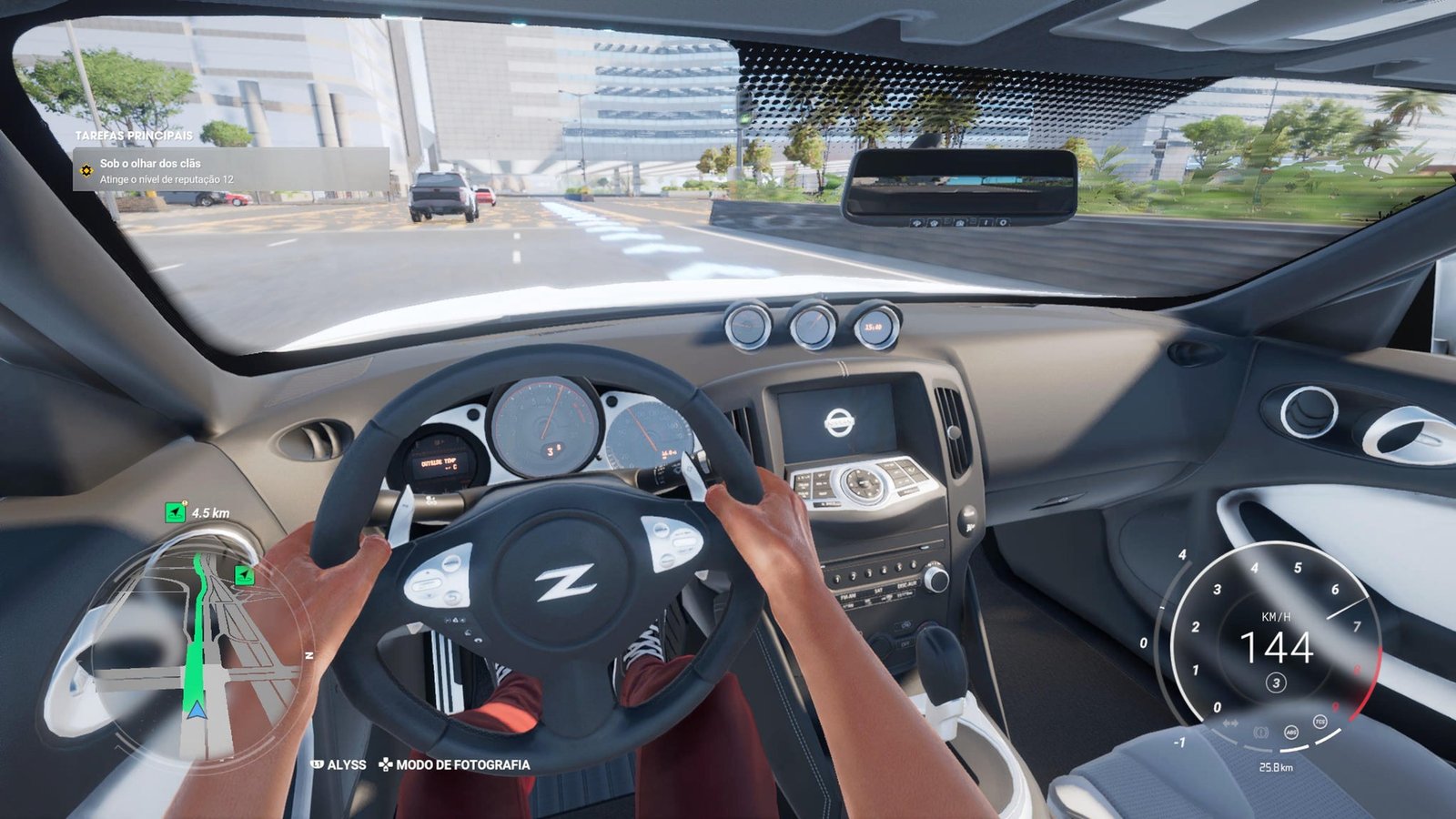Click the green waypoint marker on the minimap
The height and width of the screenshot is (819, 1456).
click(x=244, y=575)
